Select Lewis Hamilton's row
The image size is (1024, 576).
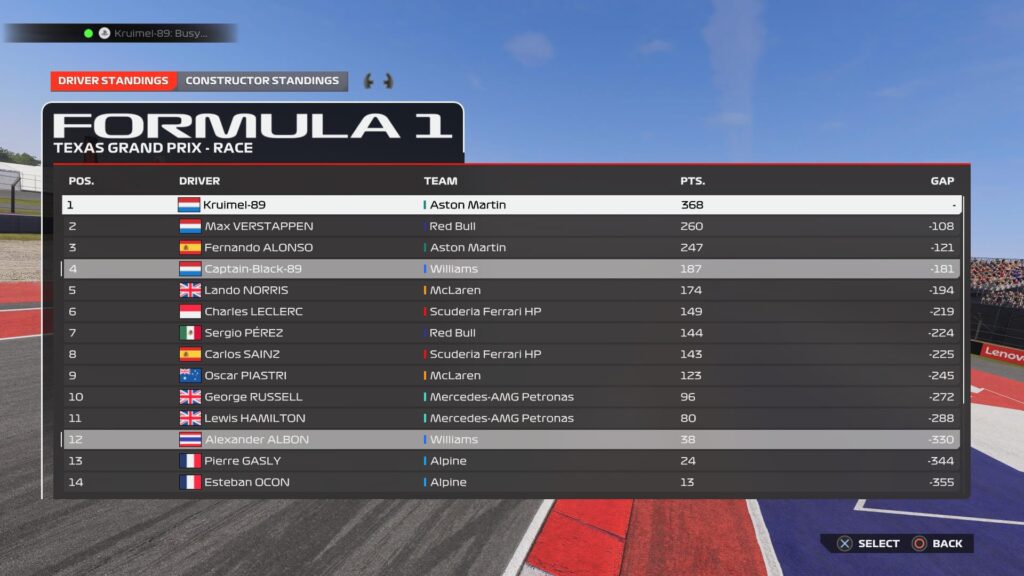click(x=511, y=418)
